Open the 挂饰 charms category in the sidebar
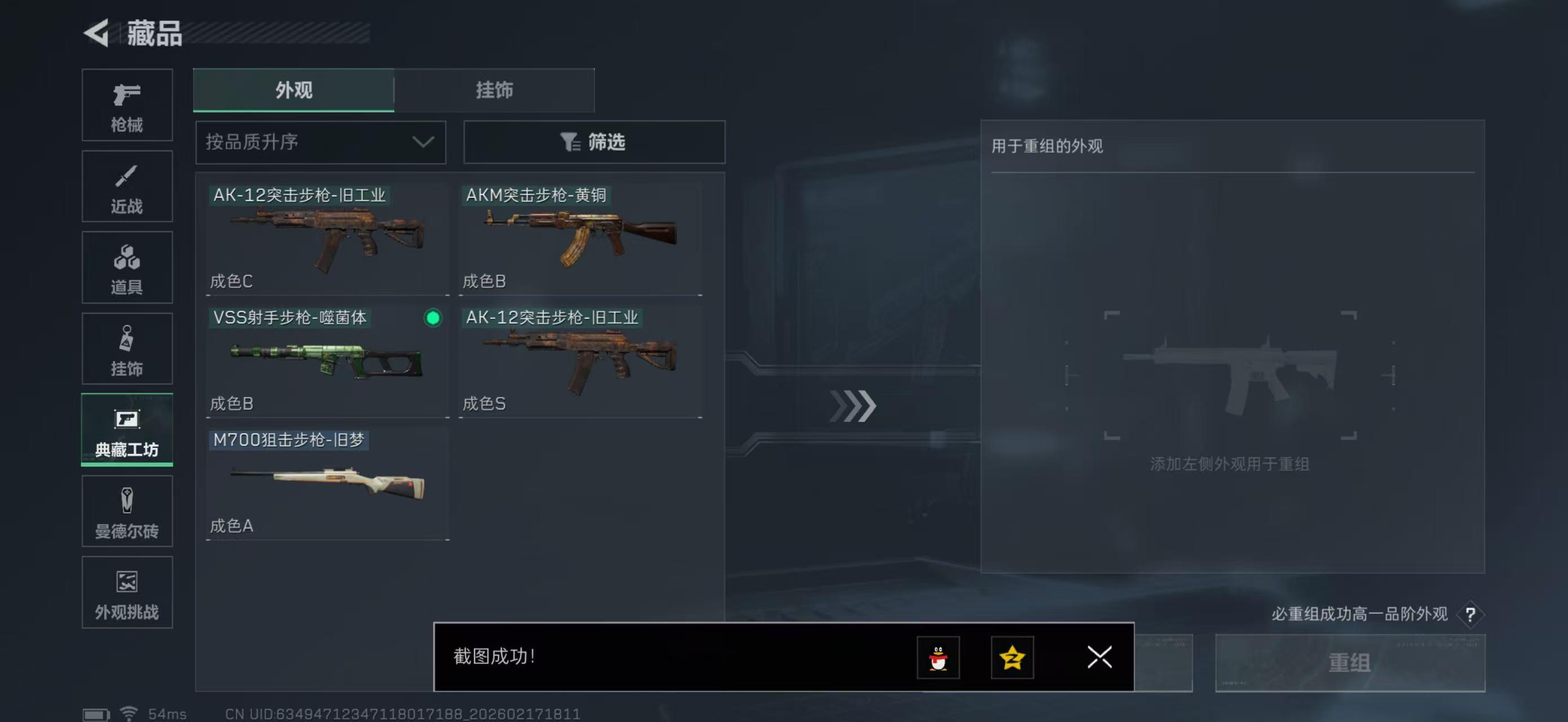 coord(127,349)
